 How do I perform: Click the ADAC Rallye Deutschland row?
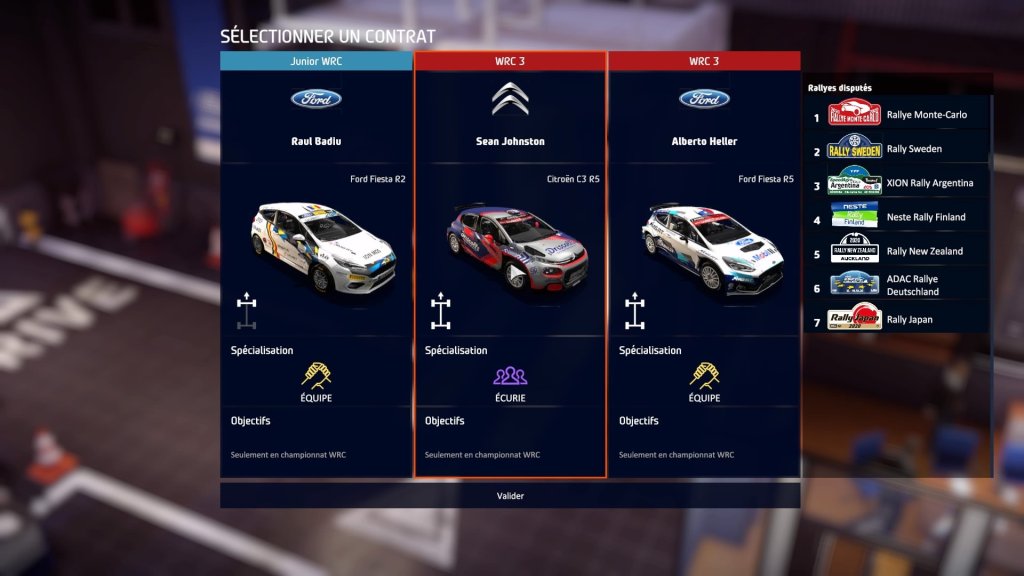900,285
